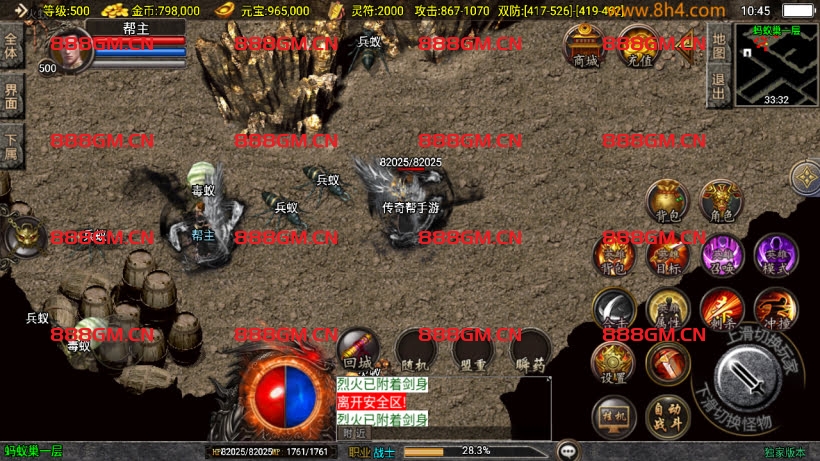
Task: Open the 商城 shop
Action: click(584, 46)
